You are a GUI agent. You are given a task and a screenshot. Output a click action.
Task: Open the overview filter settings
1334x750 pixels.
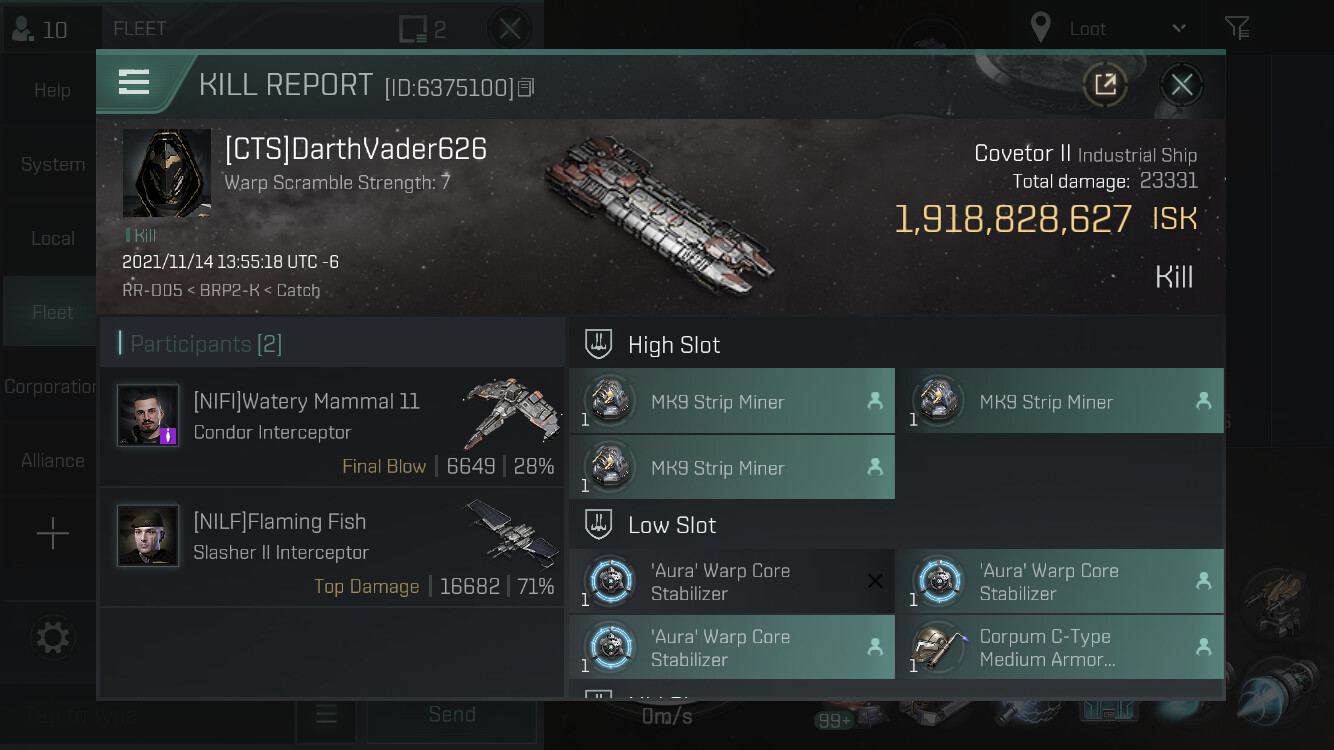click(1237, 28)
